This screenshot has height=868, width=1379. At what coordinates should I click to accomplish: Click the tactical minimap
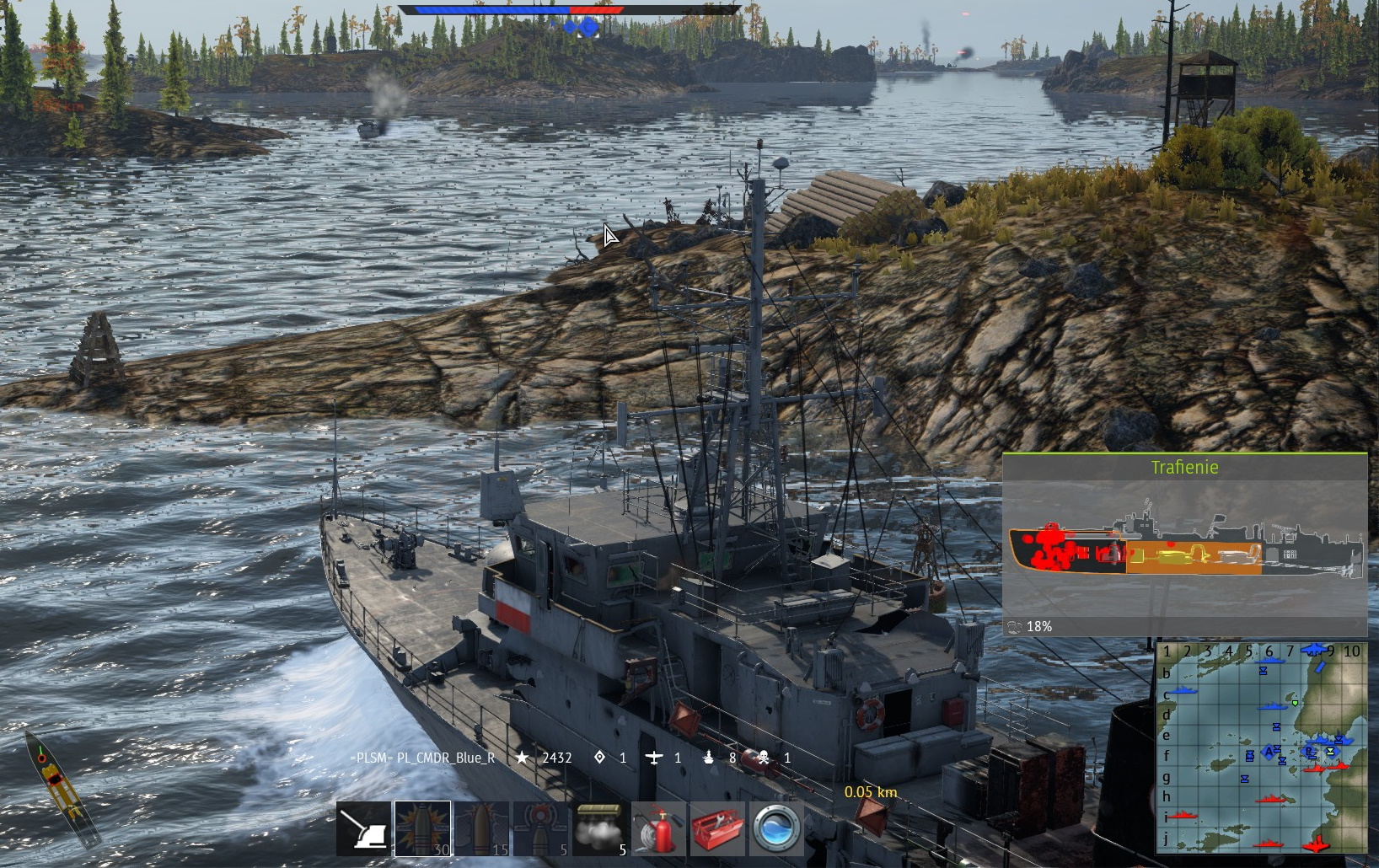click(1261, 747)
